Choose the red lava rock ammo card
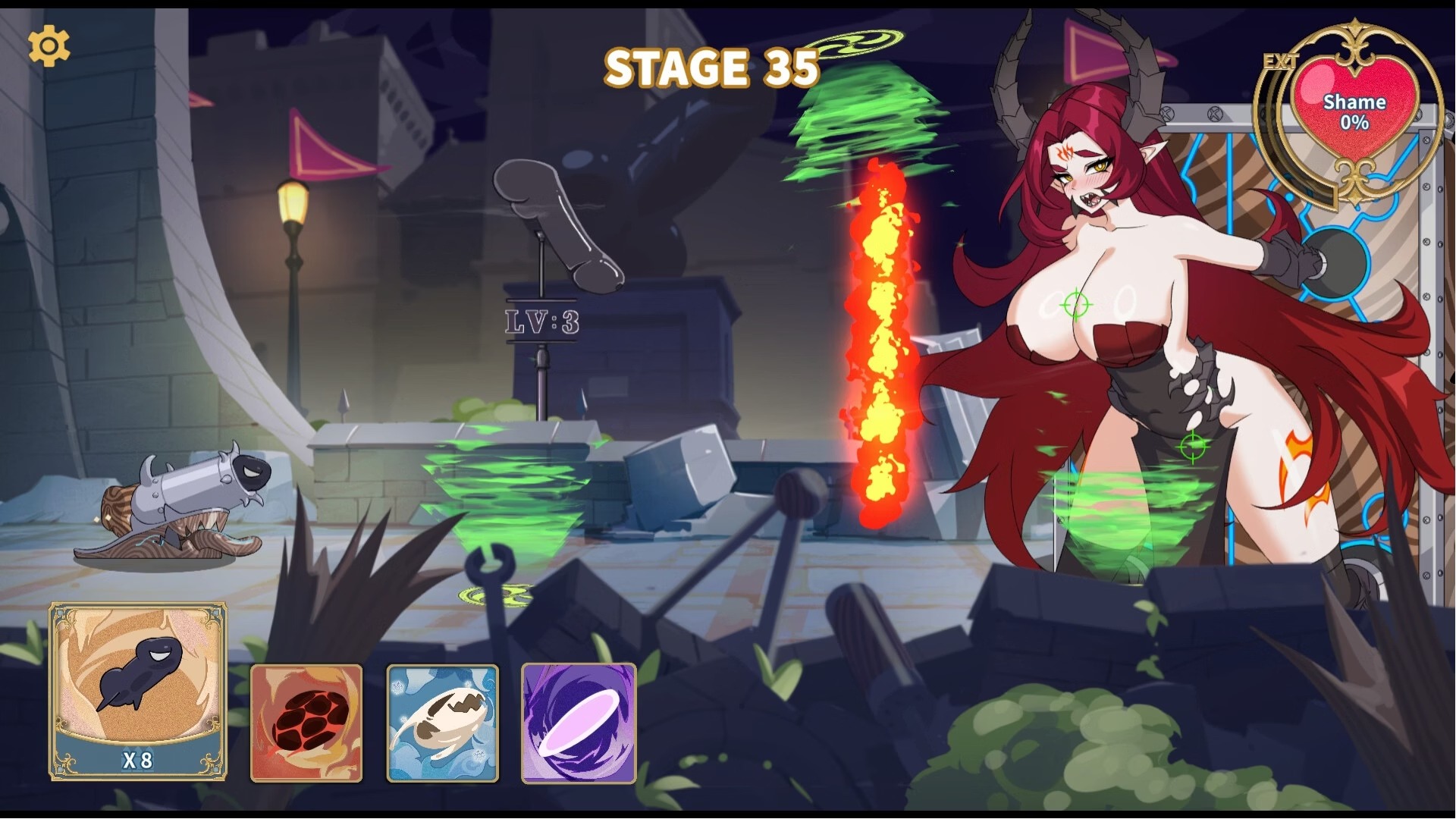This screenshot has width=1456, height=819. tap(306, 723)
